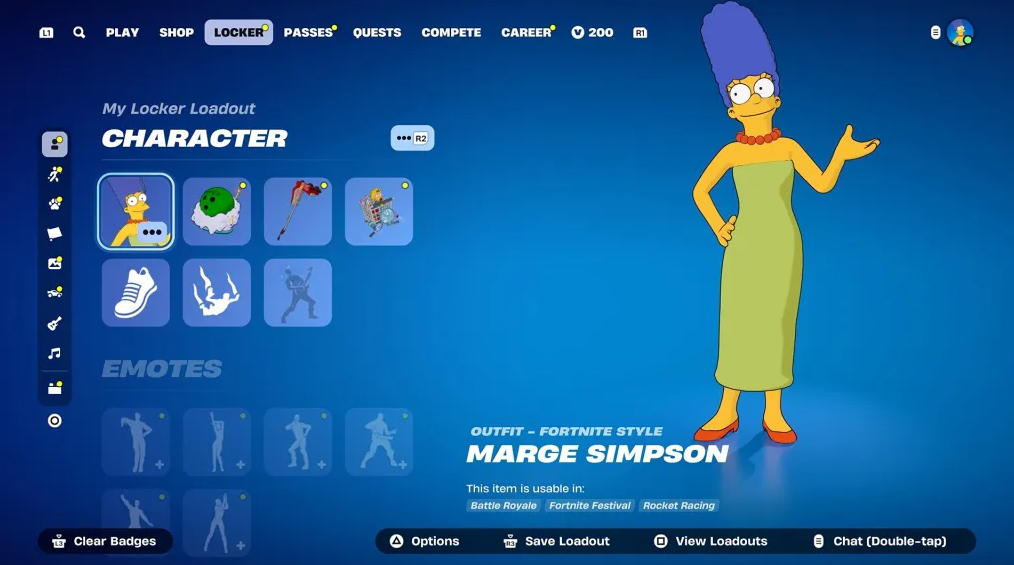This screenshot has width=1014, height=565.
Task: Switch to the PASSES tab
Action: coord(308,33)
